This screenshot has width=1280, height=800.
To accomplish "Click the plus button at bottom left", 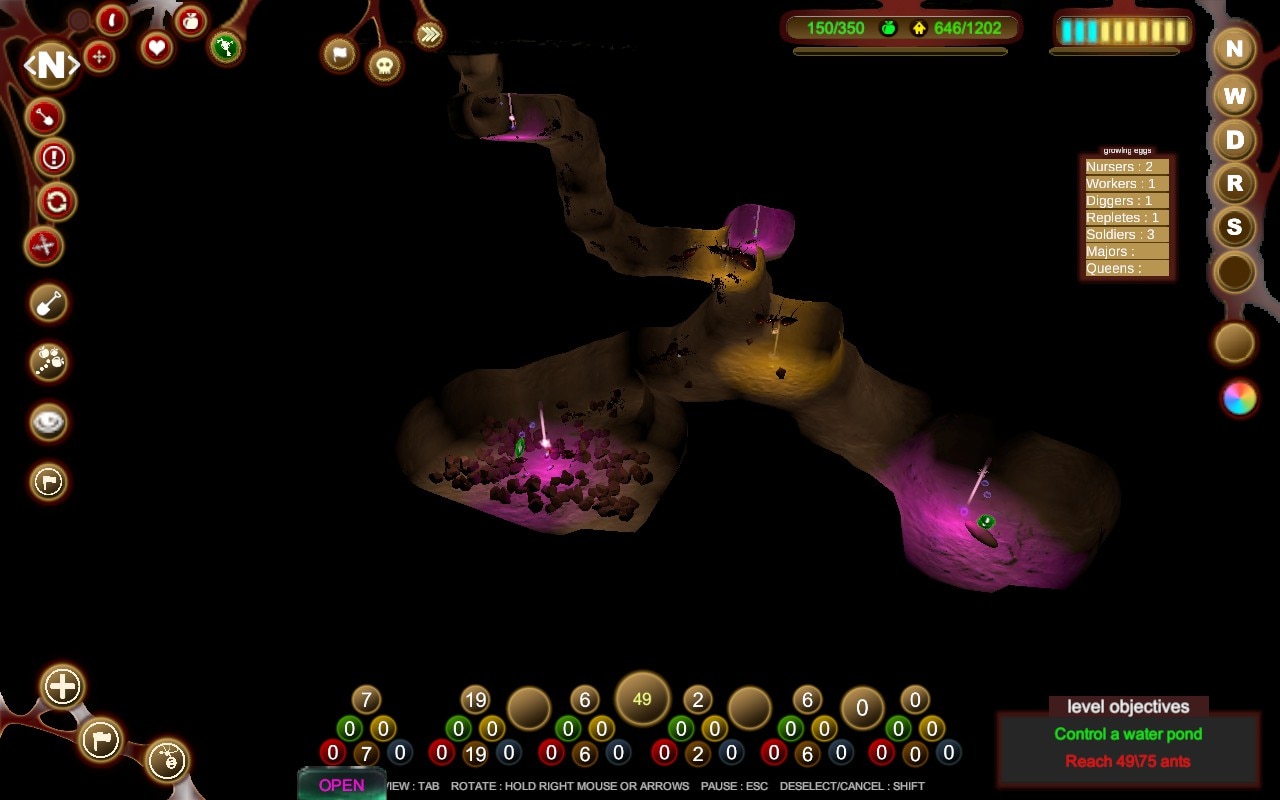I will [x=62, y=687].
